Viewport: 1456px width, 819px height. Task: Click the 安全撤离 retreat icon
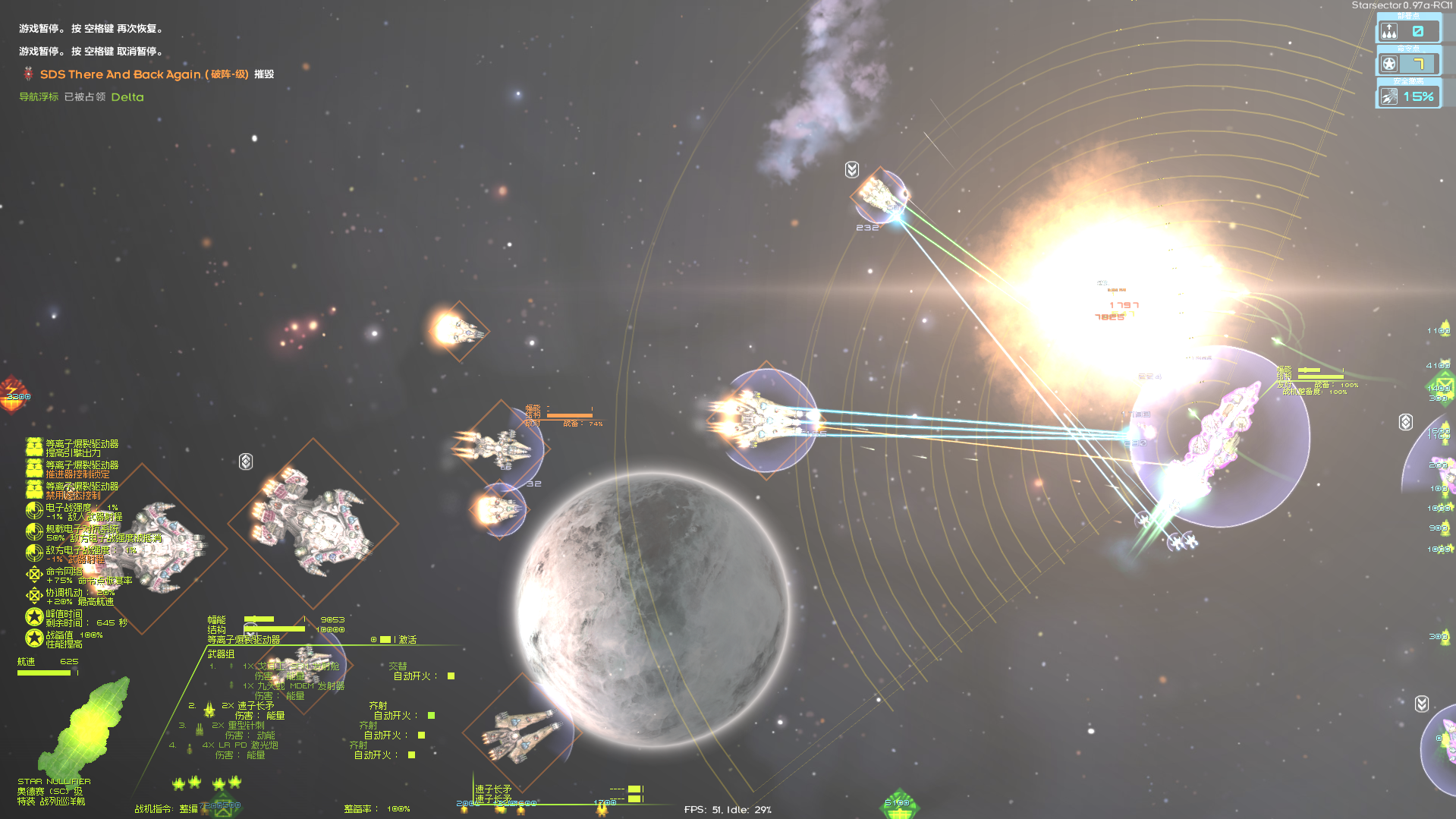1388,96
